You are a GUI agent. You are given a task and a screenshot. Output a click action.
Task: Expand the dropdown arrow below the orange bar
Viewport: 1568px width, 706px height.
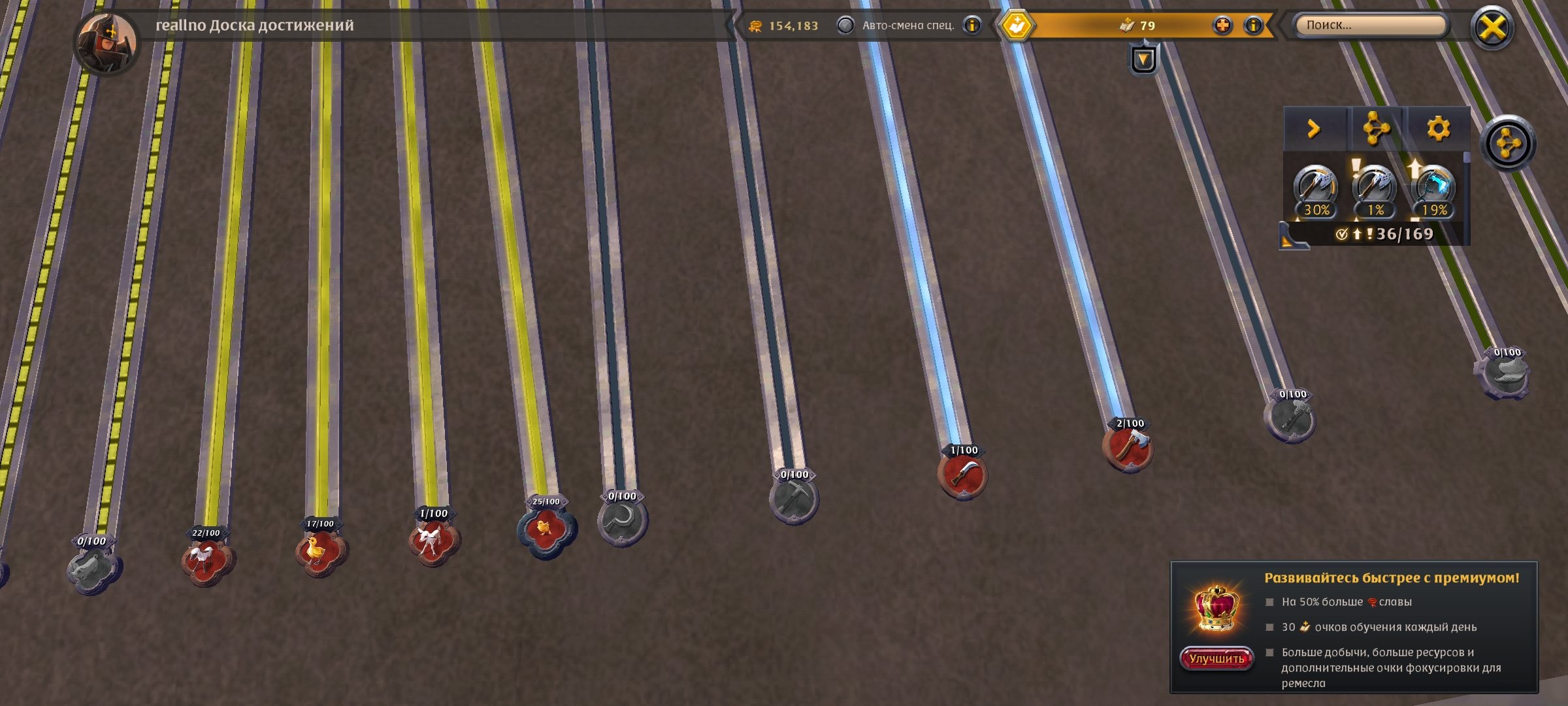(1143, 59)
